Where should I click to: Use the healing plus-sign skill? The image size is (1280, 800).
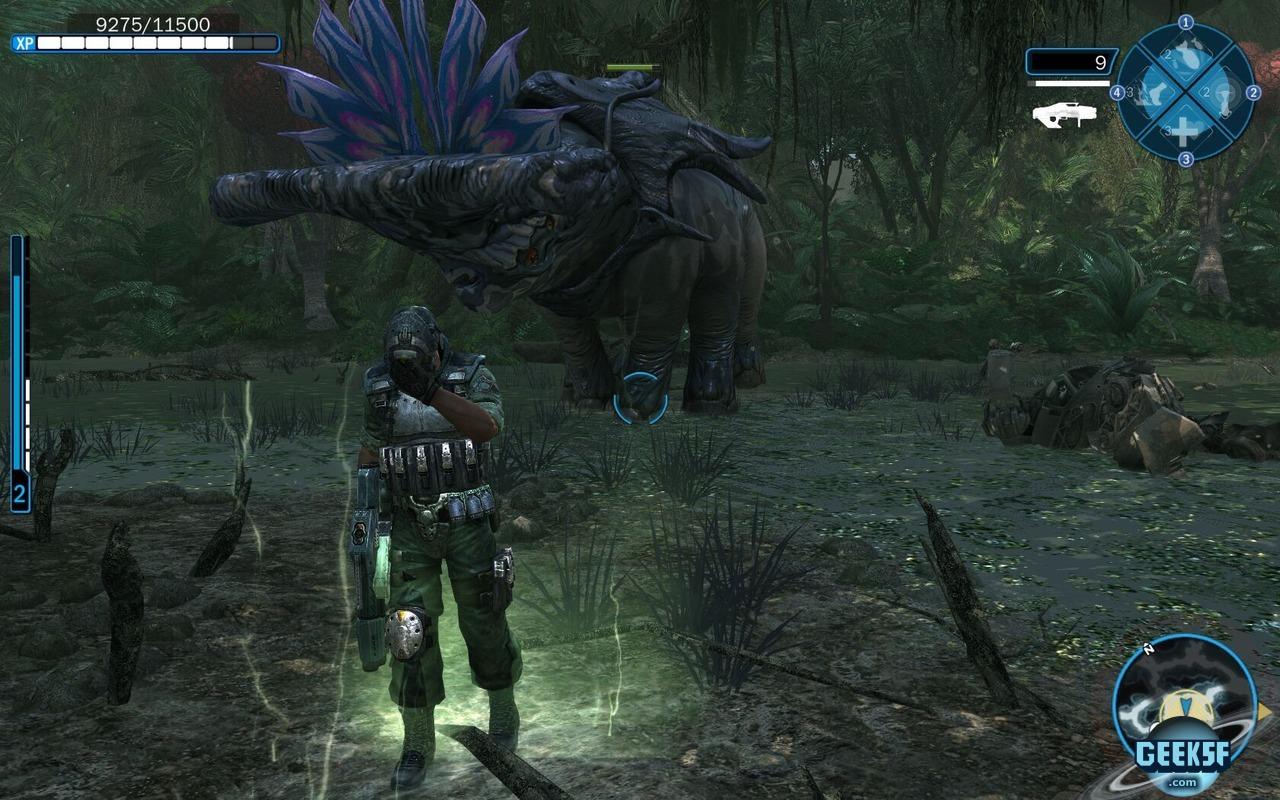[x=1184, y=129]
